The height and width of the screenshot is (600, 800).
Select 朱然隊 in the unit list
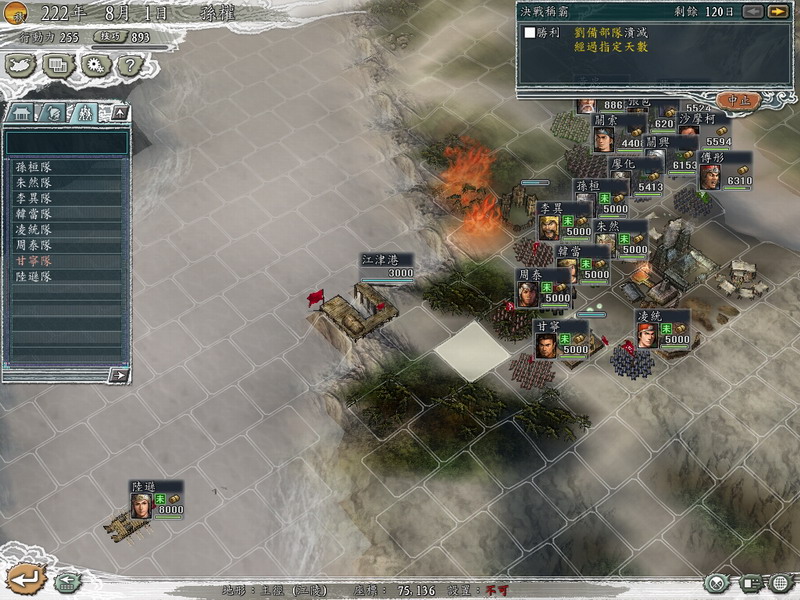(33, 184)
